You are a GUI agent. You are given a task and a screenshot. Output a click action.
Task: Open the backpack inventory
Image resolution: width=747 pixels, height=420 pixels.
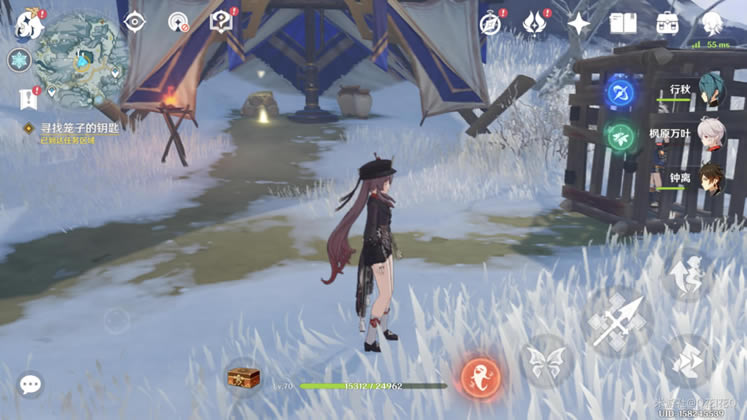pos(667,23)
